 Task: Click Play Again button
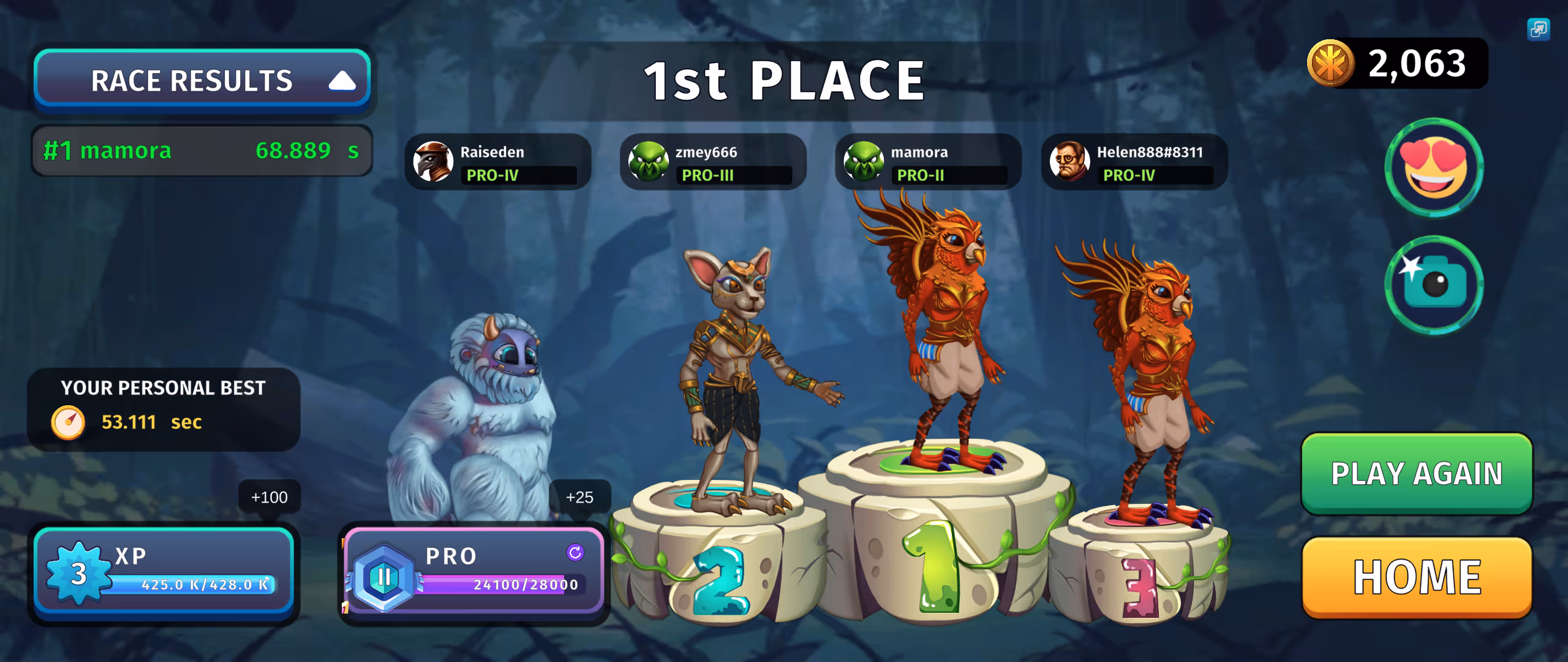[x=1416, y=473]
